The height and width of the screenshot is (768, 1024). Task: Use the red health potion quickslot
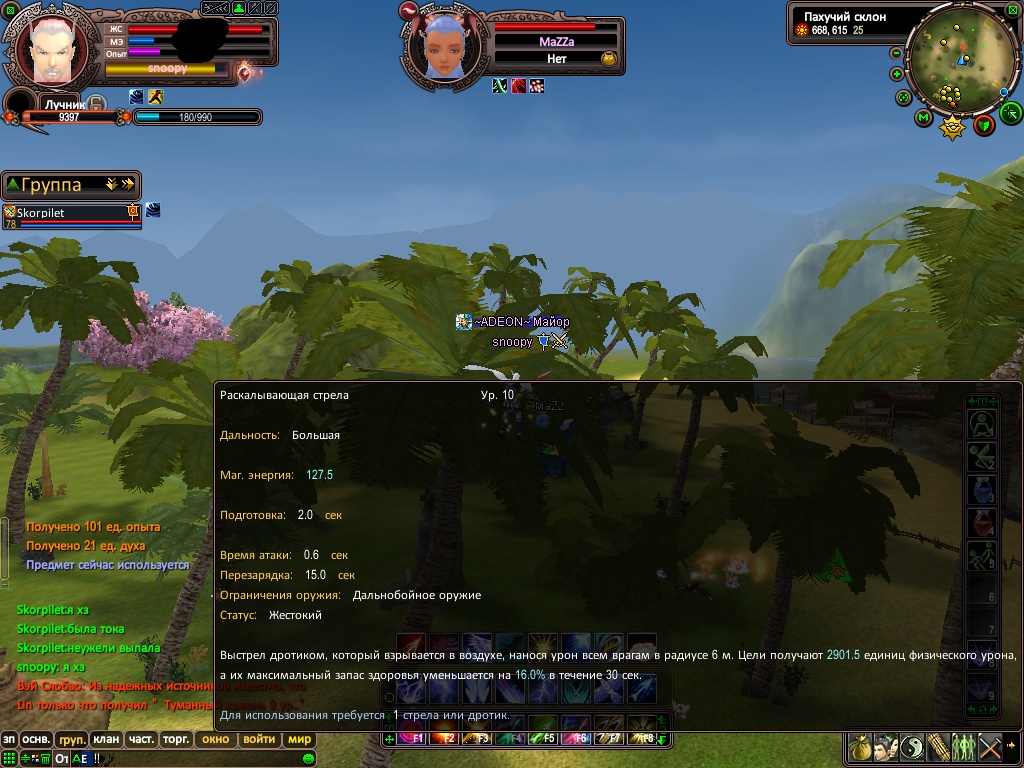click(x=981, y=522)
